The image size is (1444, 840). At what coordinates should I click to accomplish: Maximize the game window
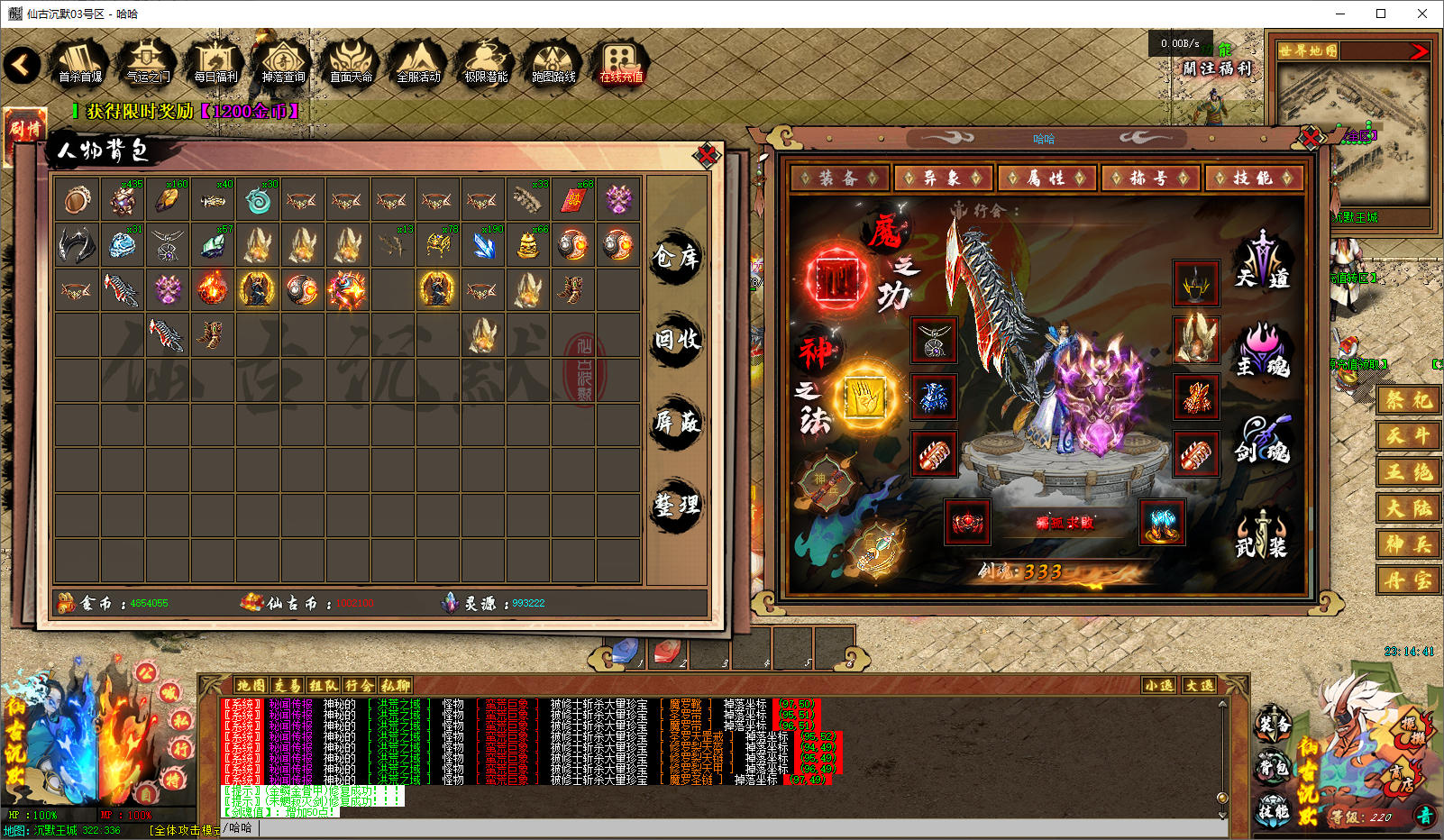click(1380, 14)
